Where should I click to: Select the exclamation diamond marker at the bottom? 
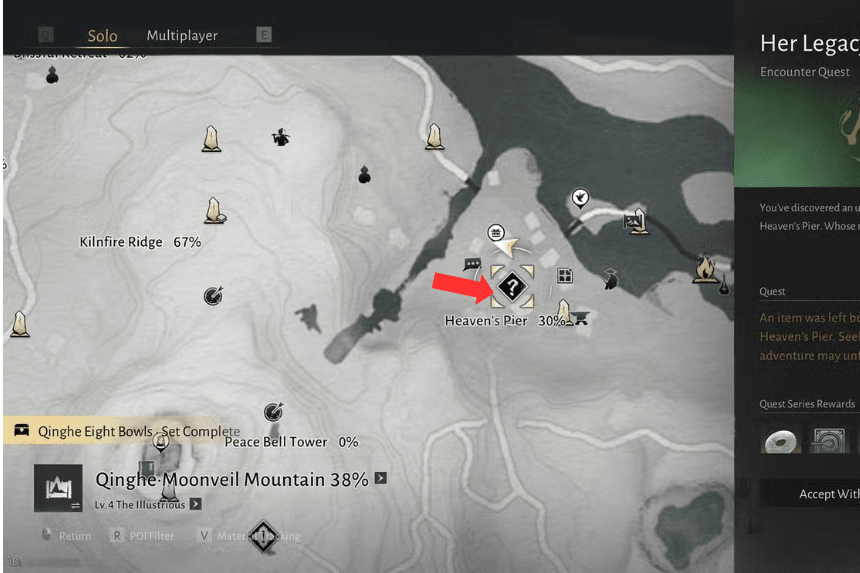point(262,537)
